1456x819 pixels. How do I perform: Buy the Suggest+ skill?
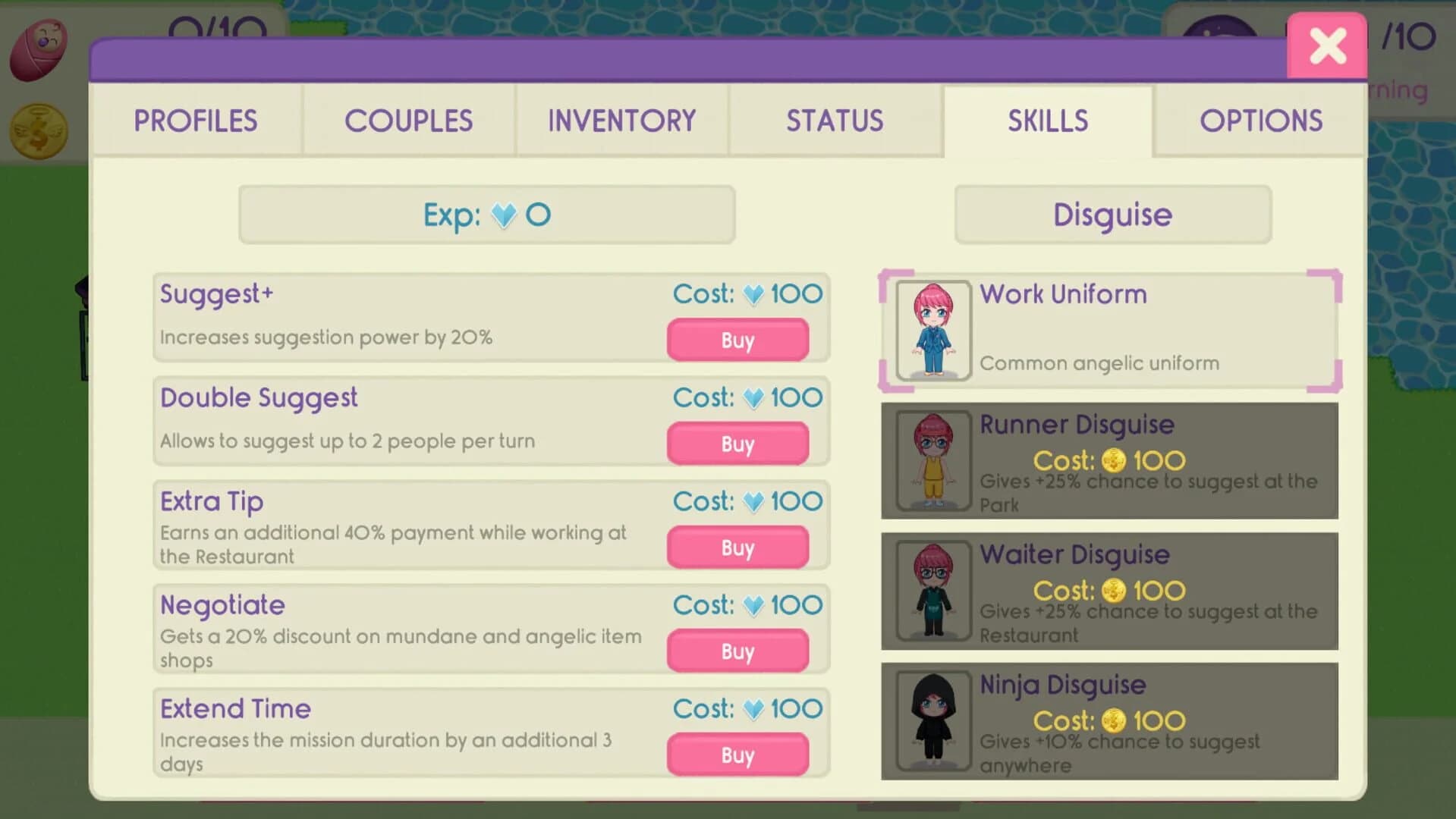click(737, 340)
